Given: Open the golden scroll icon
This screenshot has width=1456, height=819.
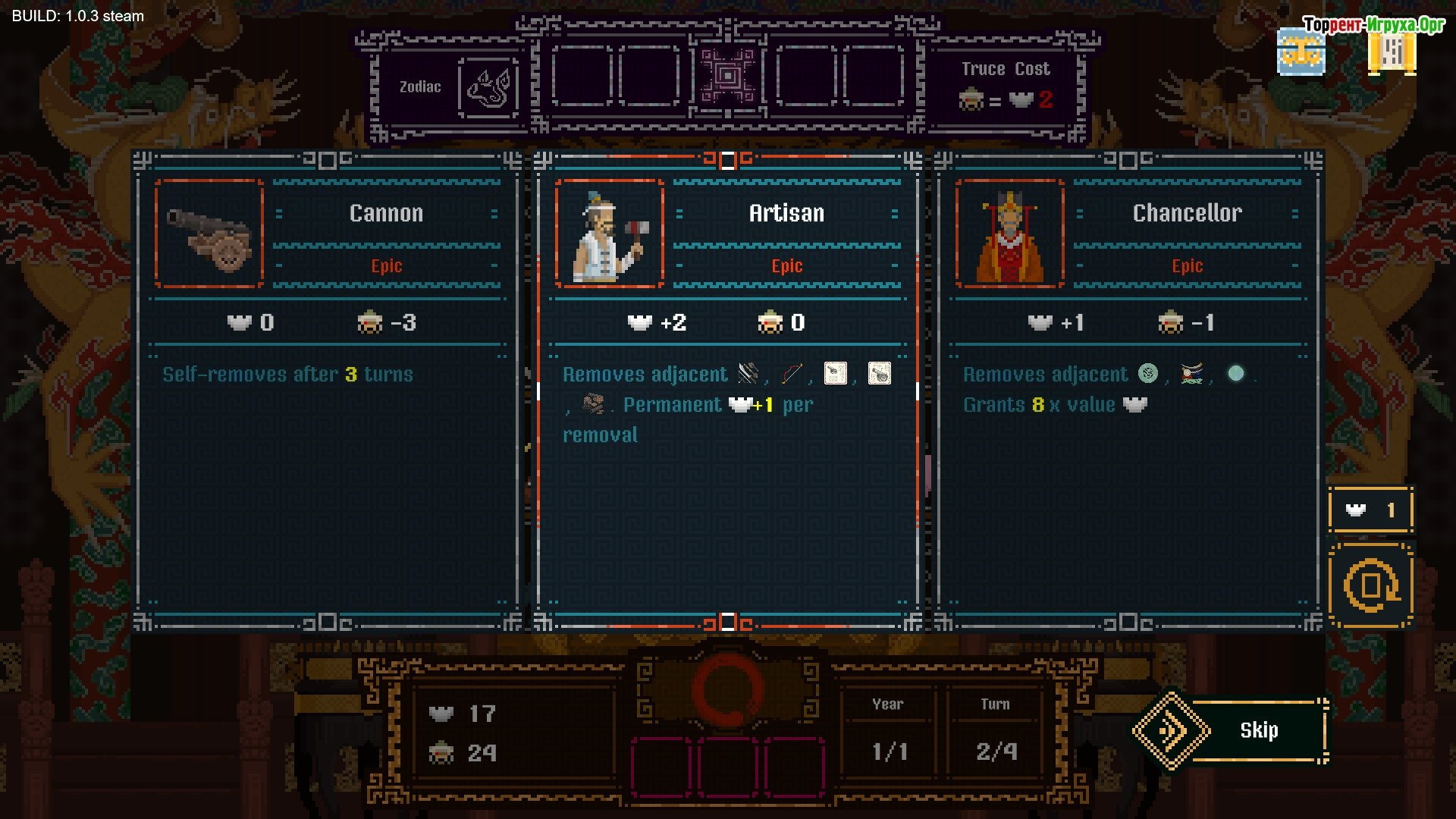Looking at the screenshot, I should (x=1392, y=53).
